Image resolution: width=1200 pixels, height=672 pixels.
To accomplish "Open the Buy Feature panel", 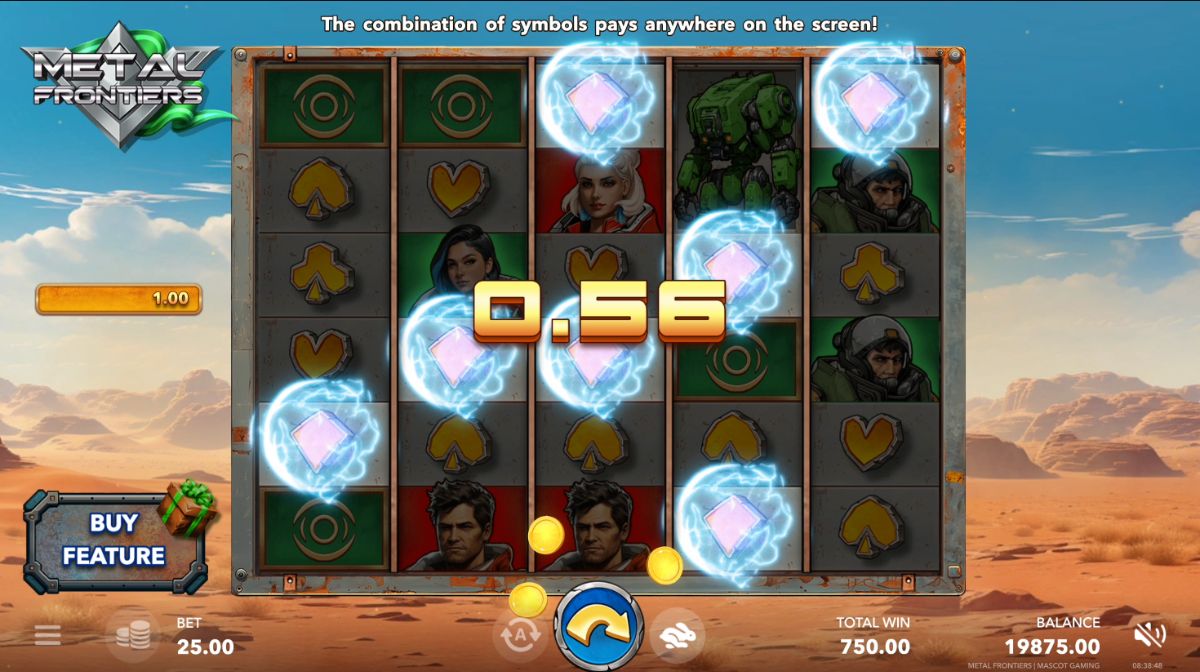I will 114,540.
